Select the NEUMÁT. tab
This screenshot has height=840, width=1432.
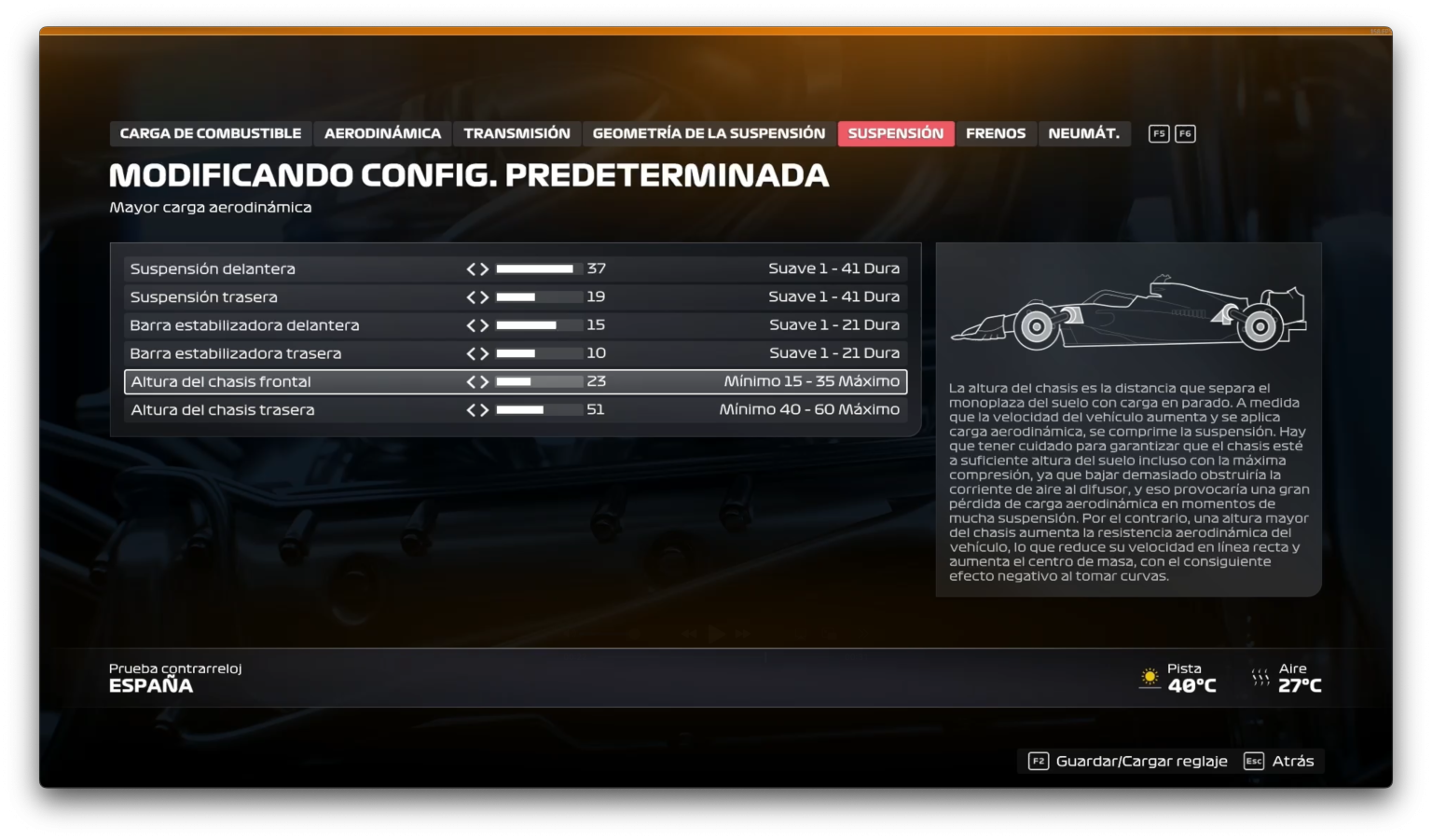pyautogui.click(x=1084, y=133)
